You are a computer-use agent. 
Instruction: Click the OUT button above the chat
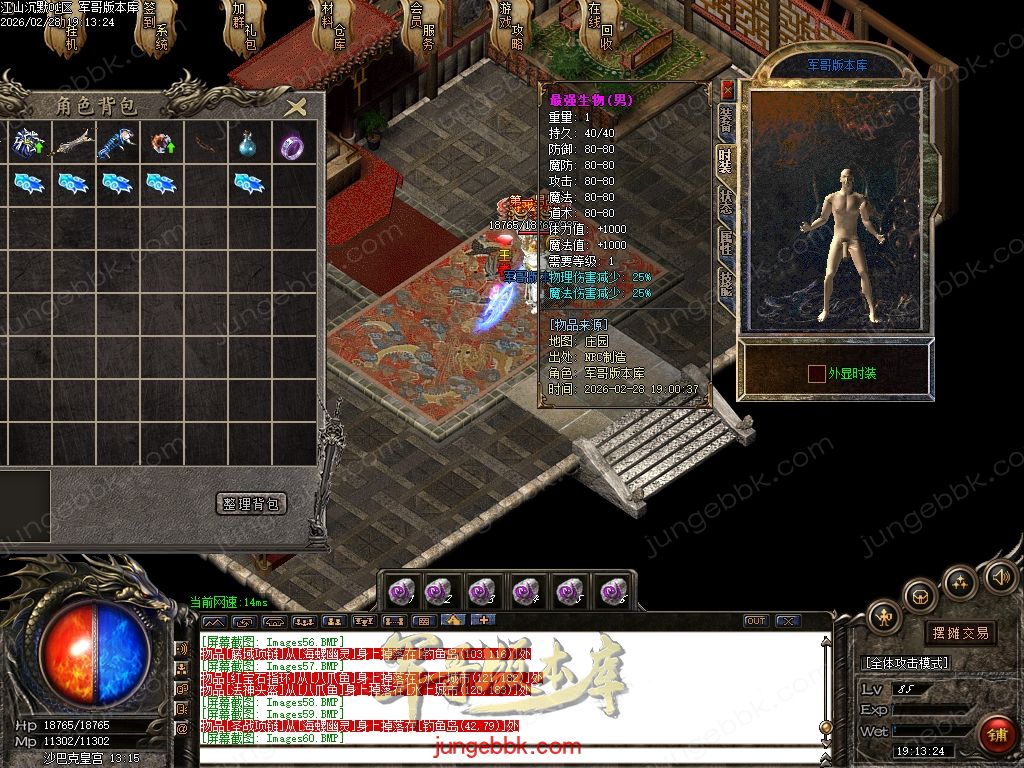click(x=756, y=621)
